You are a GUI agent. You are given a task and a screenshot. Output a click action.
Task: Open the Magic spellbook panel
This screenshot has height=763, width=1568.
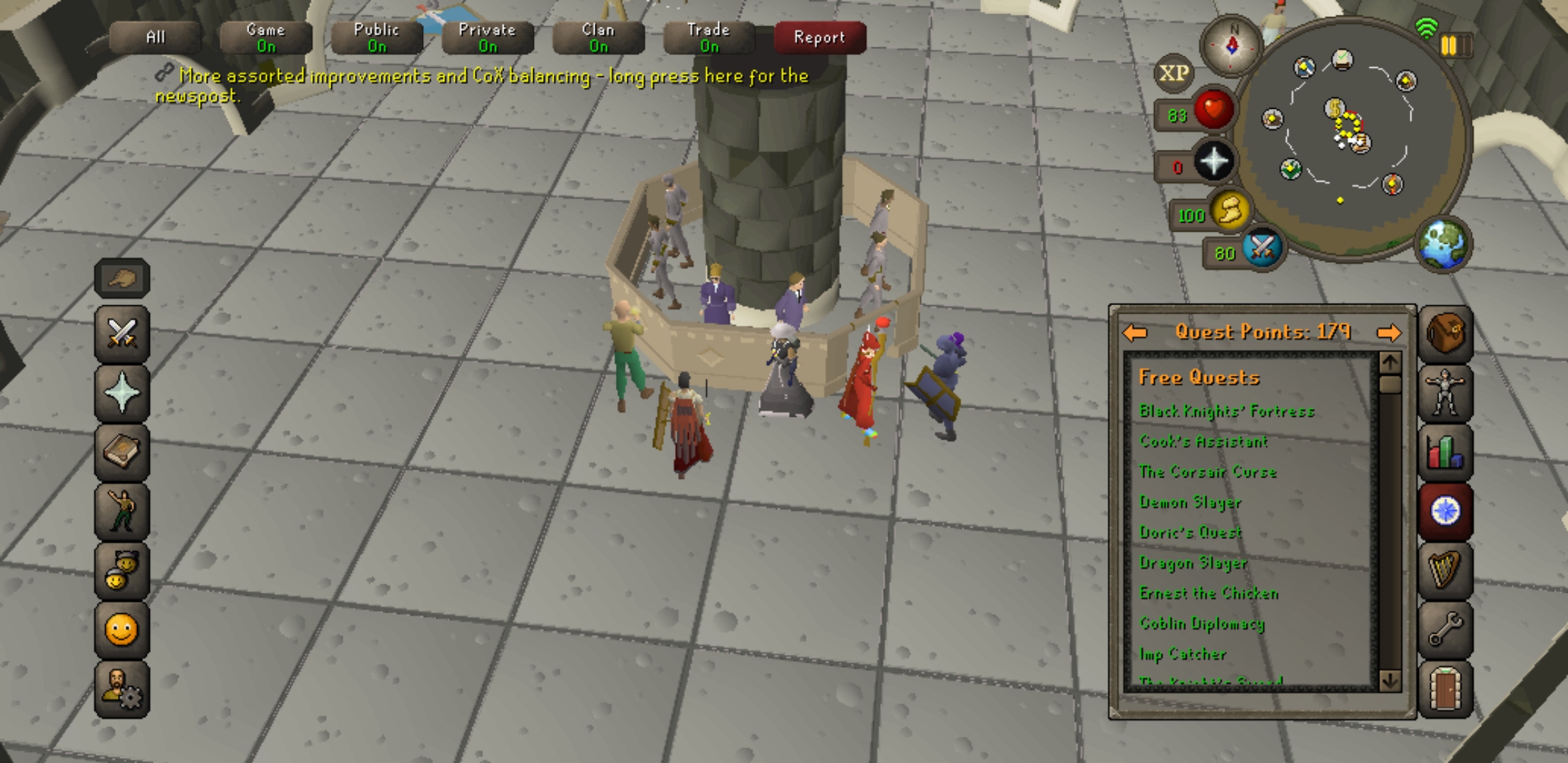121,452
